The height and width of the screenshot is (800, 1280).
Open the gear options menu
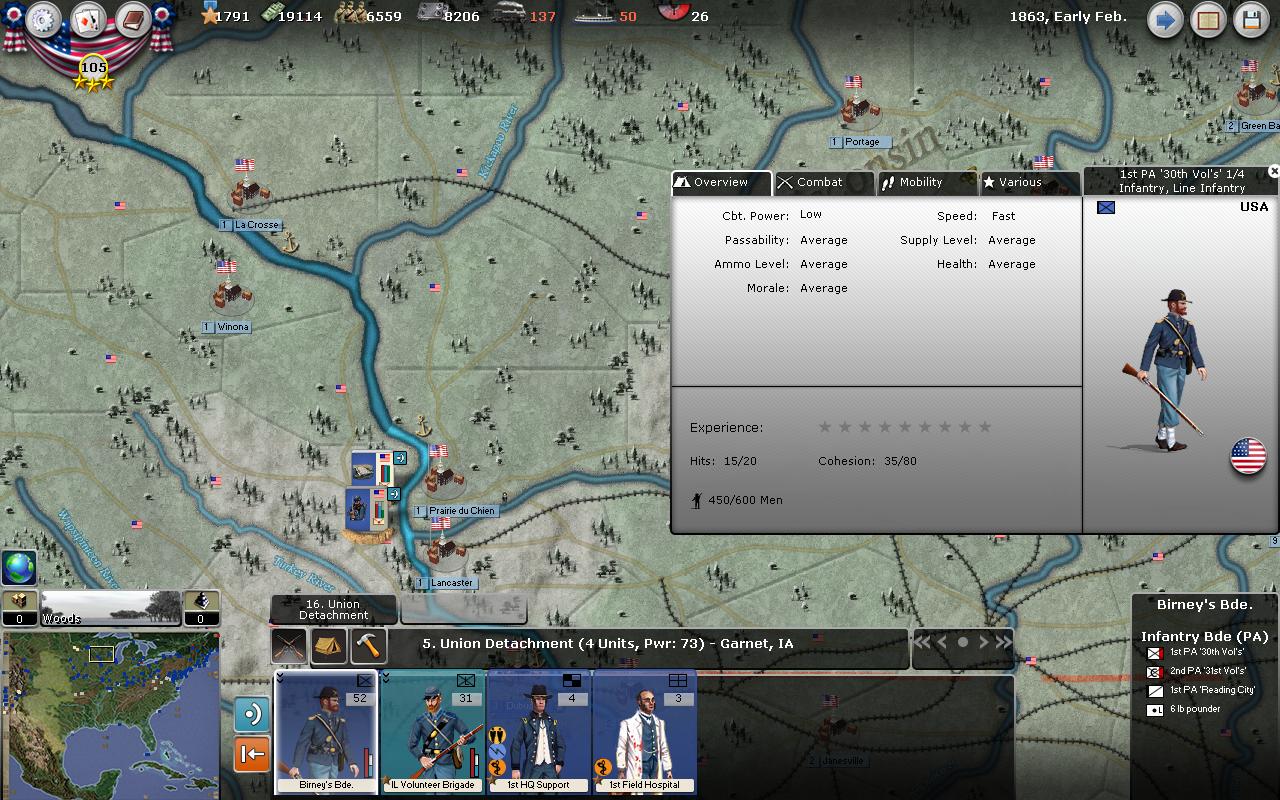(x=44, y=20)
